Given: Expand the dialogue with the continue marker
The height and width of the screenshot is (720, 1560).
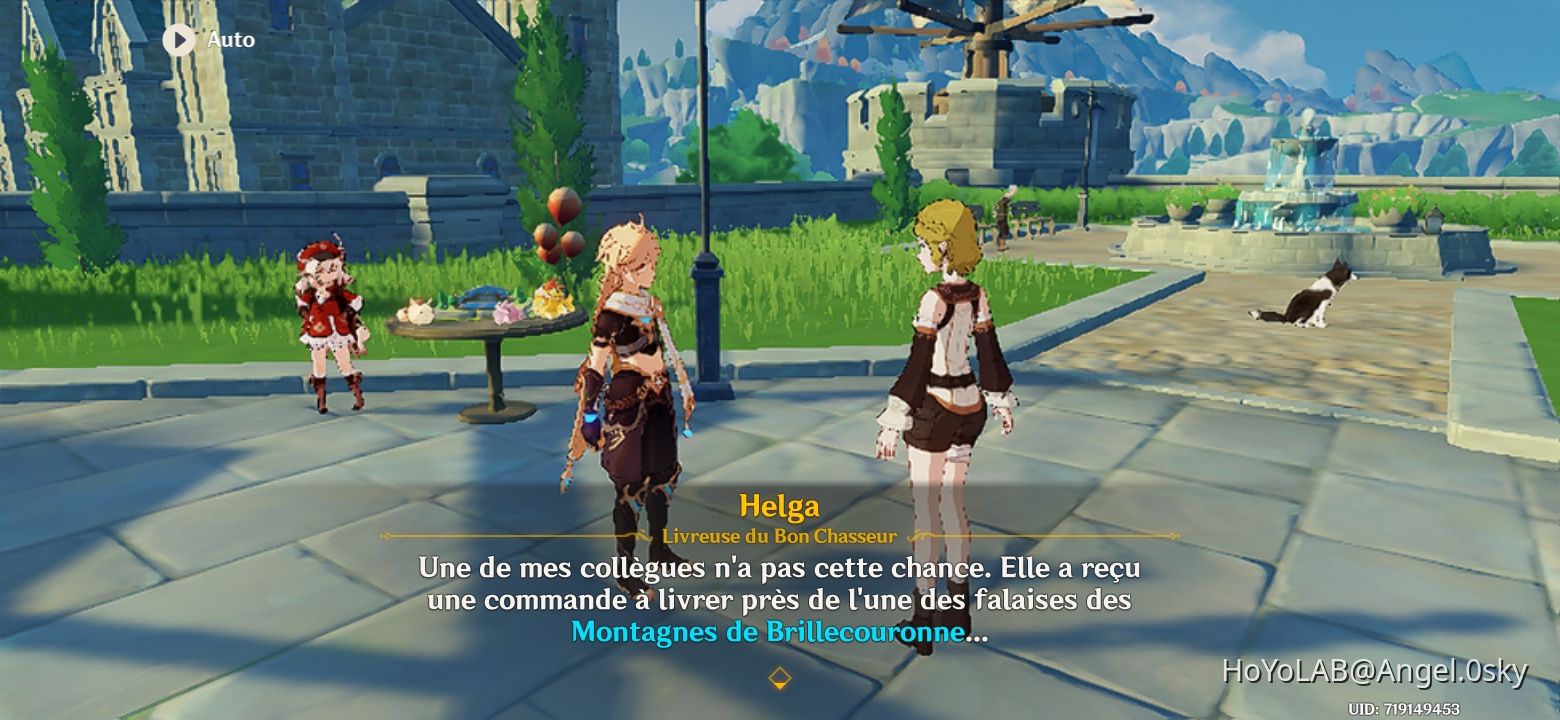Looking at the screenshot, I should coord(779,676).
